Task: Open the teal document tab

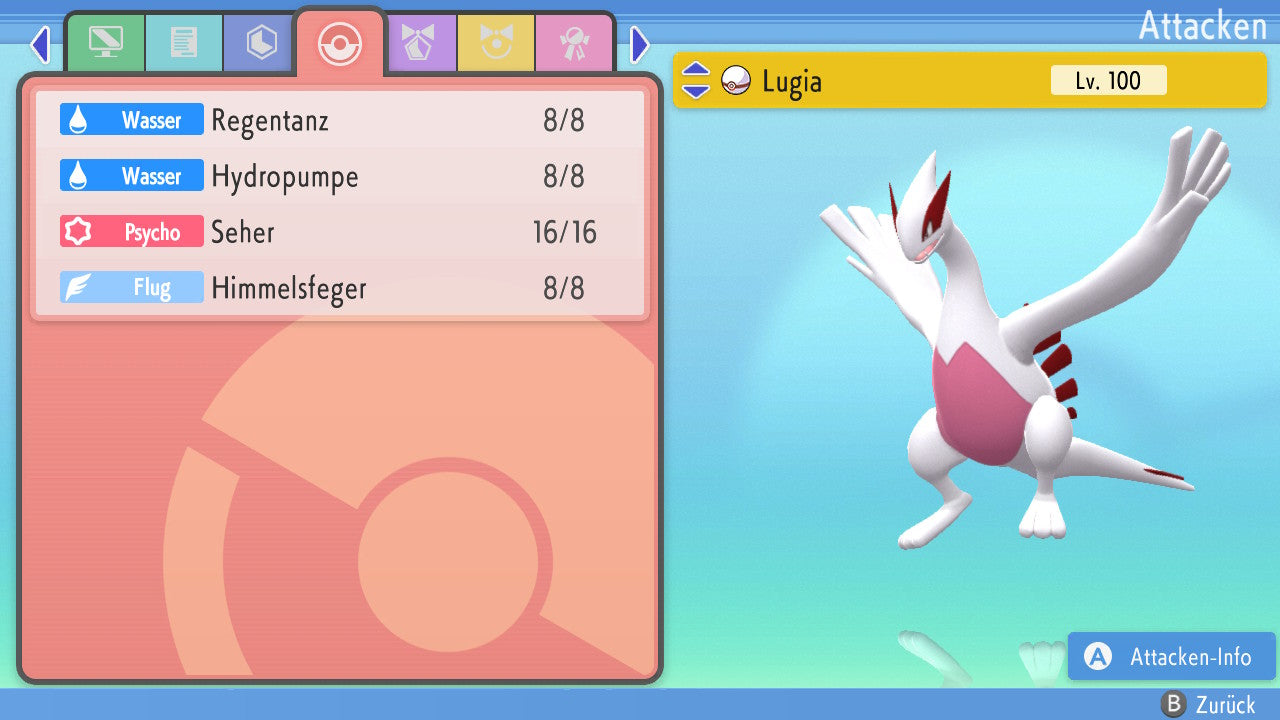Action: [183, 43]
